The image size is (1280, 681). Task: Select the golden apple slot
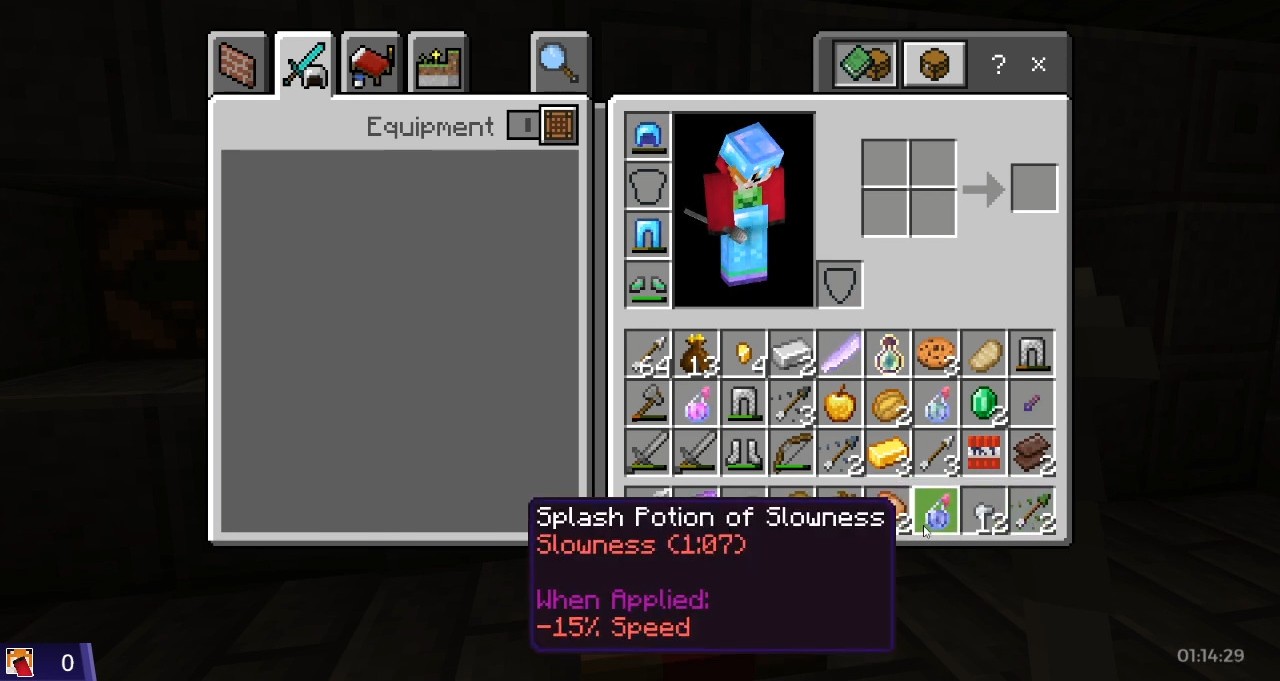tap(840, 405)
